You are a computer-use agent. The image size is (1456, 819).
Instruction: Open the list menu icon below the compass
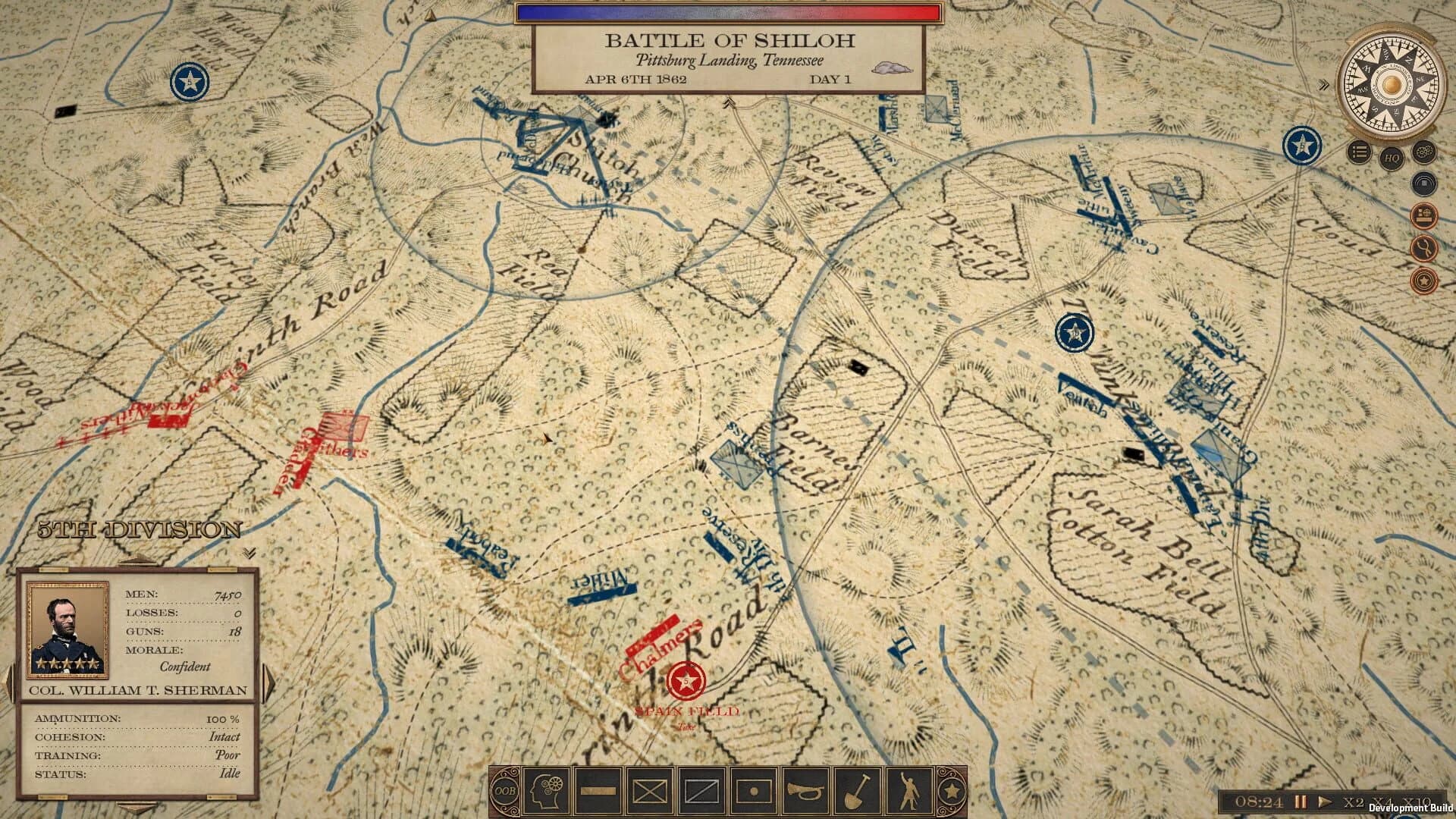click(1359, 152)
